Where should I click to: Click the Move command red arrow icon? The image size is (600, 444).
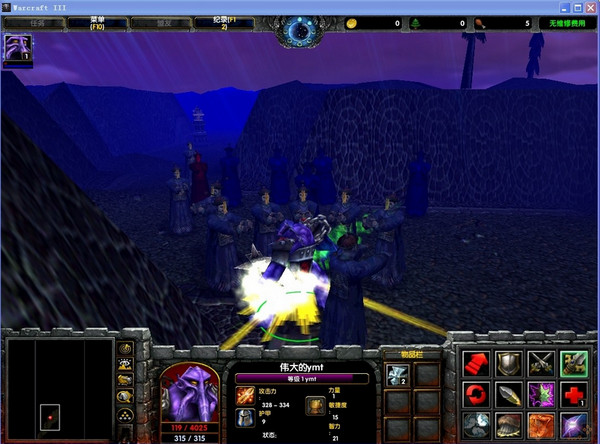tap(476, 365)
